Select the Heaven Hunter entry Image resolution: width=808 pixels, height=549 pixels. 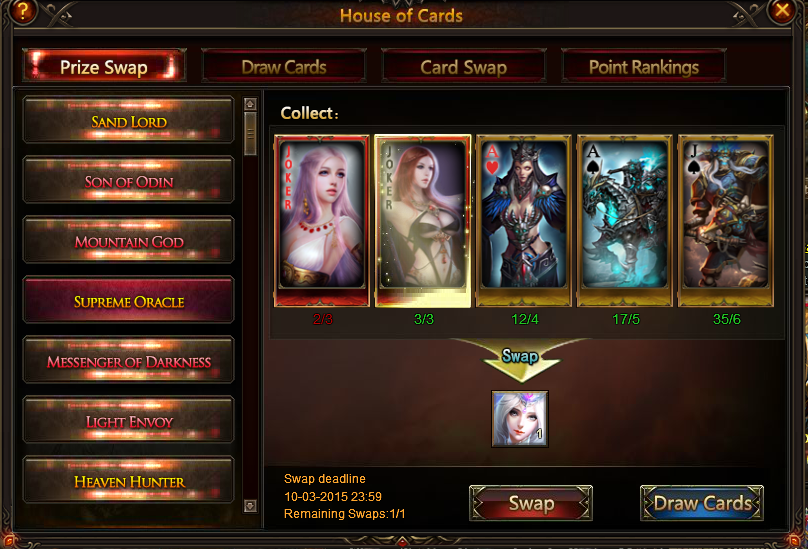(x=128, y=481)
